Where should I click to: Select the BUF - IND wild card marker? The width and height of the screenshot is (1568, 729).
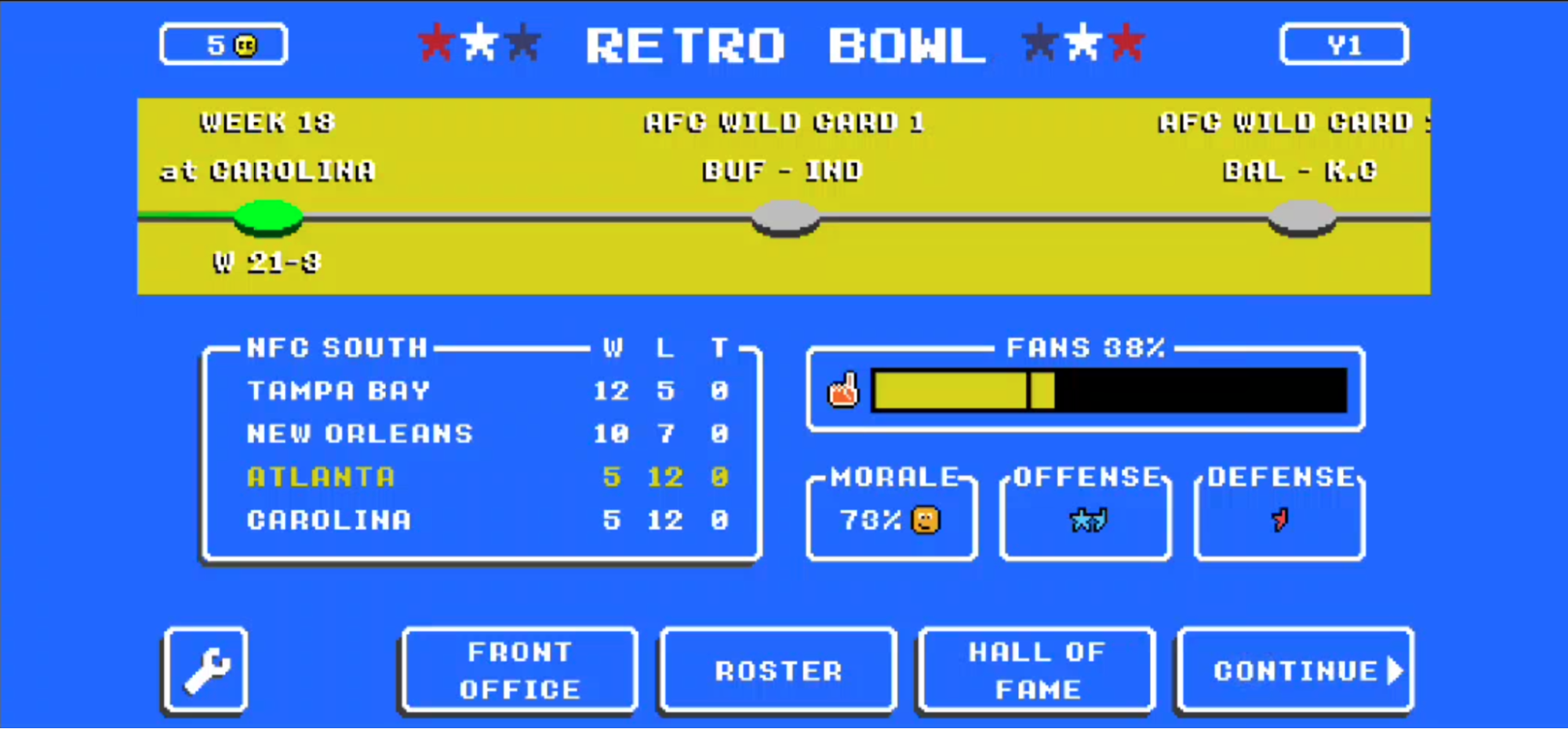785,217
